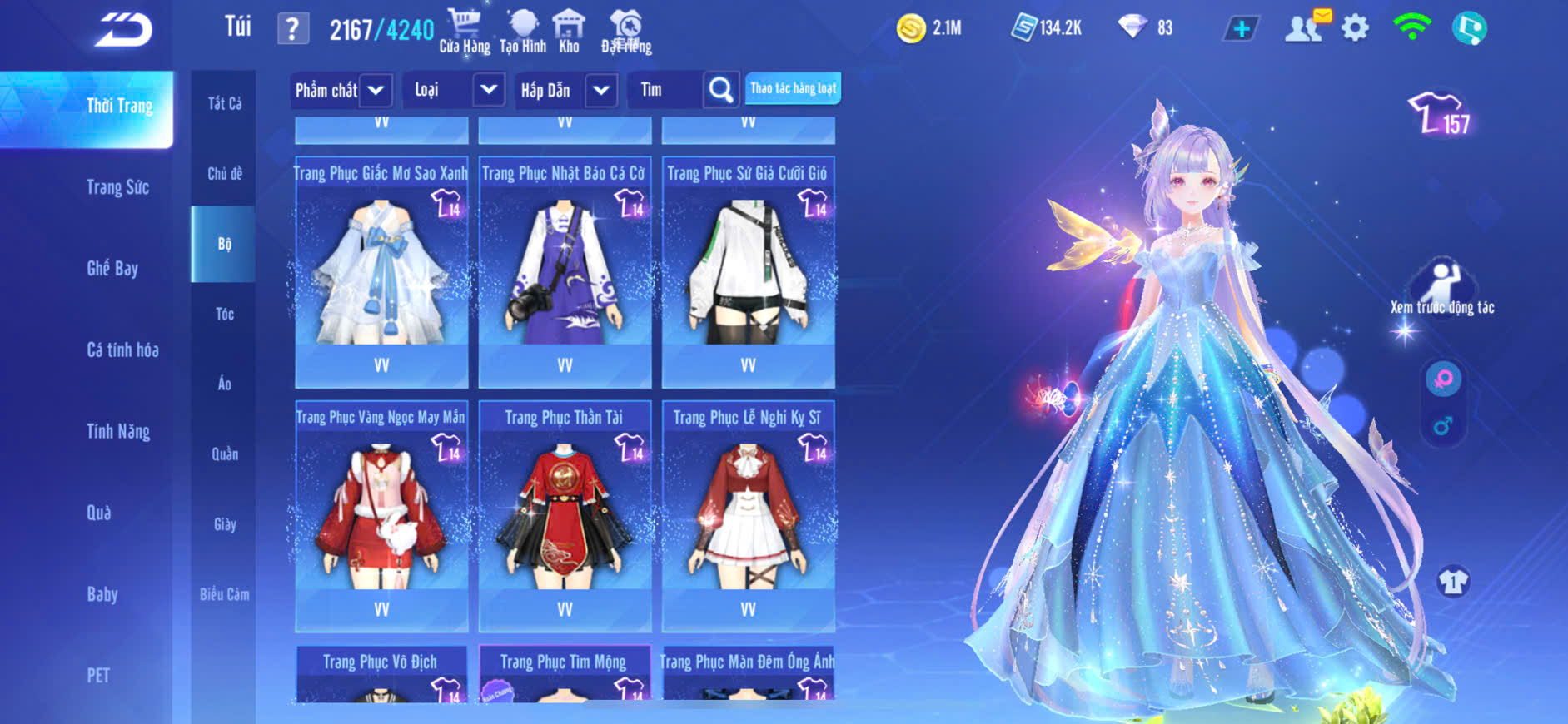Viewport: 1568px width, 724px height.
Task: Select Trang Phục Giấc Mơ Sao Xanh outfit
Action: (381, 270)
